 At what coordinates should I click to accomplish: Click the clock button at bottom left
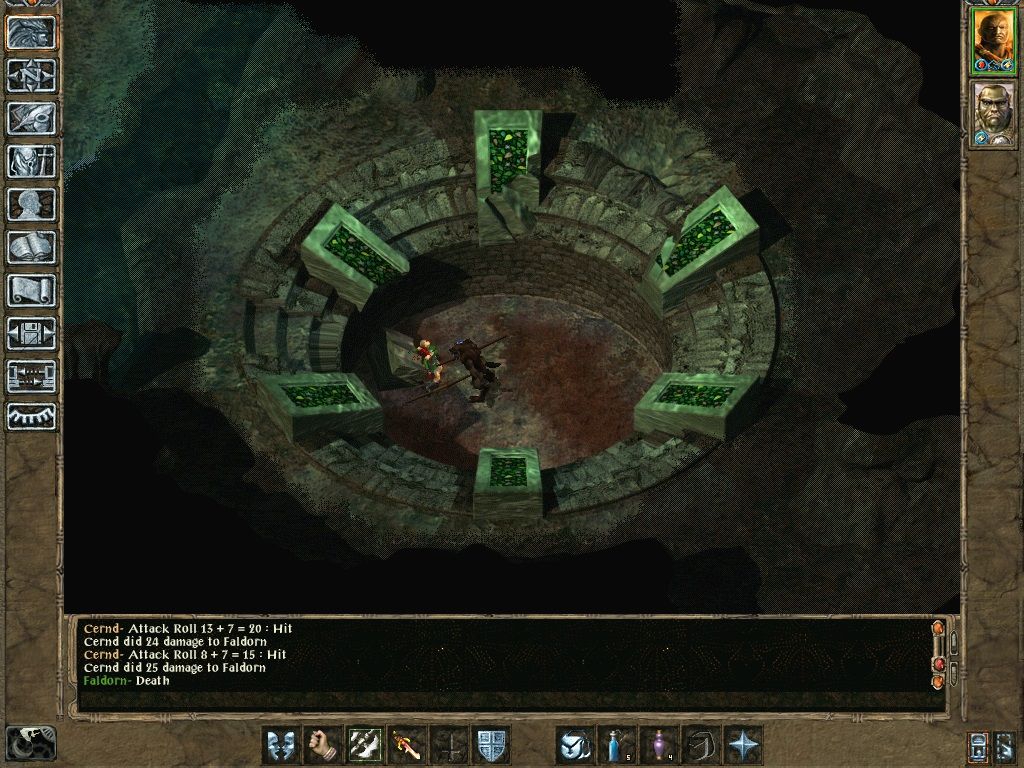[x=31, y=742]
